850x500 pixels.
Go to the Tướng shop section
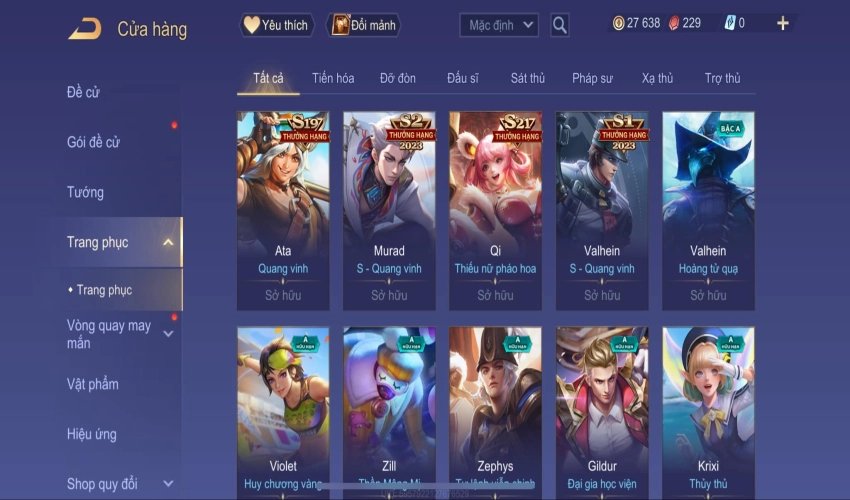[85, 192]
